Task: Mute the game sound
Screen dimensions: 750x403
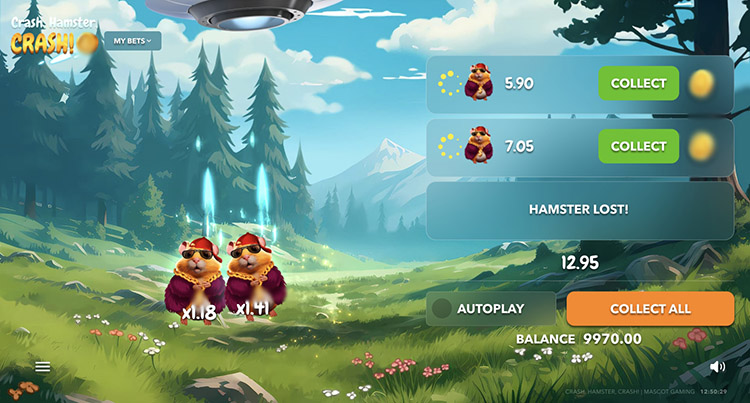Action: (x=717, y=367)
